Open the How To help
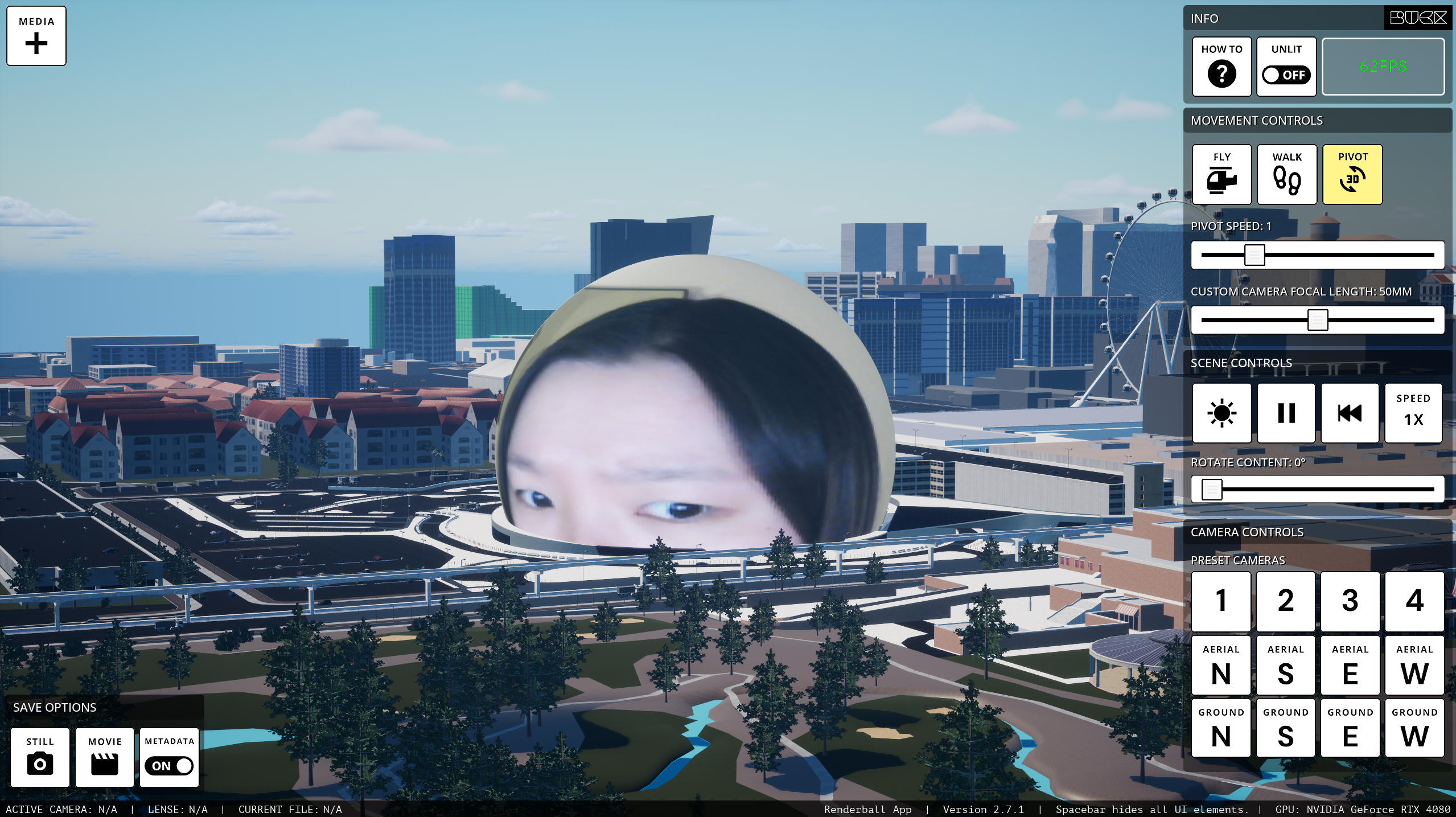The image size is (1456, 817). (x=1221, y=67)
